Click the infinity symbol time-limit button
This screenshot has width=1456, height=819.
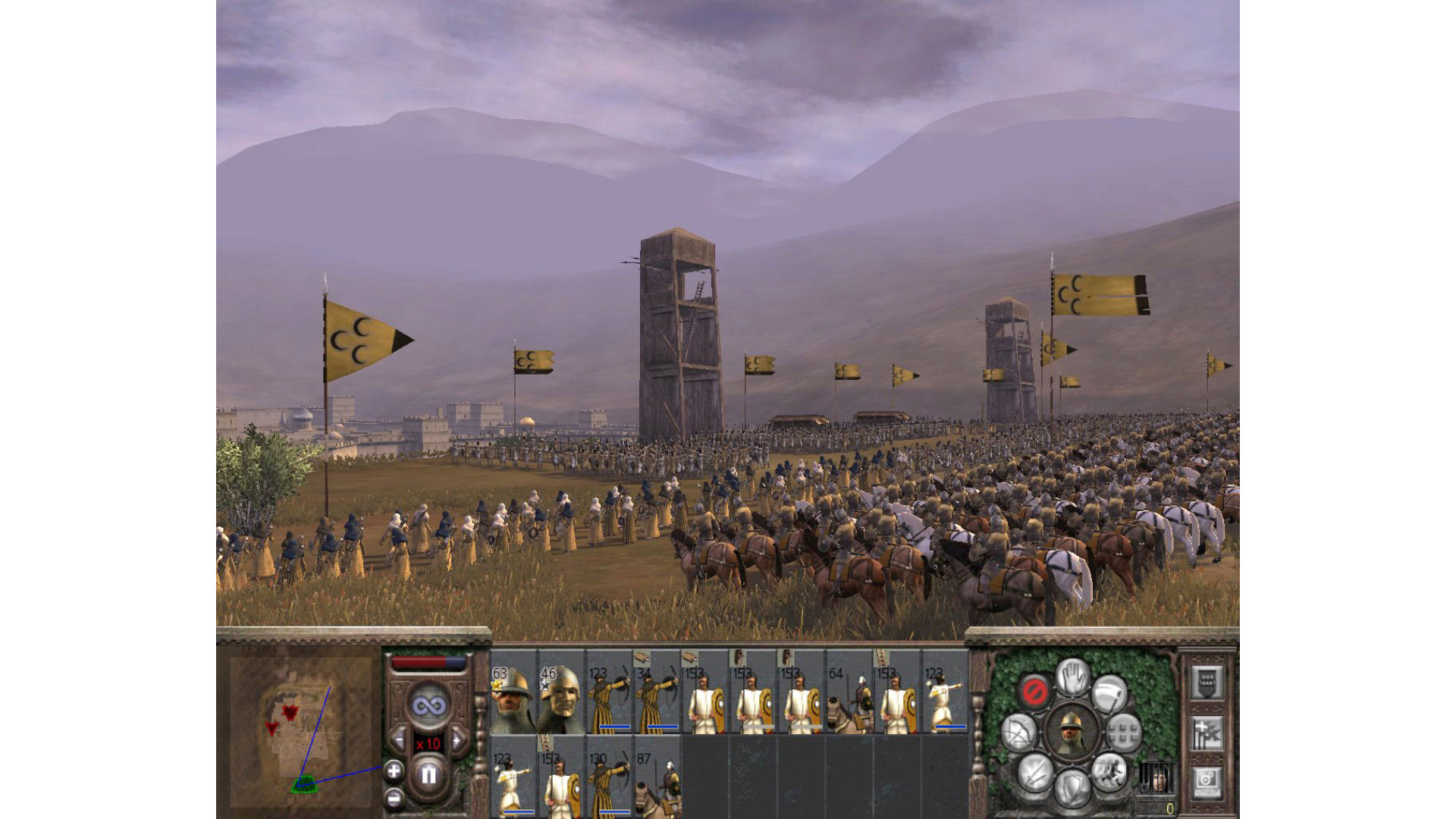pos(428,706)
